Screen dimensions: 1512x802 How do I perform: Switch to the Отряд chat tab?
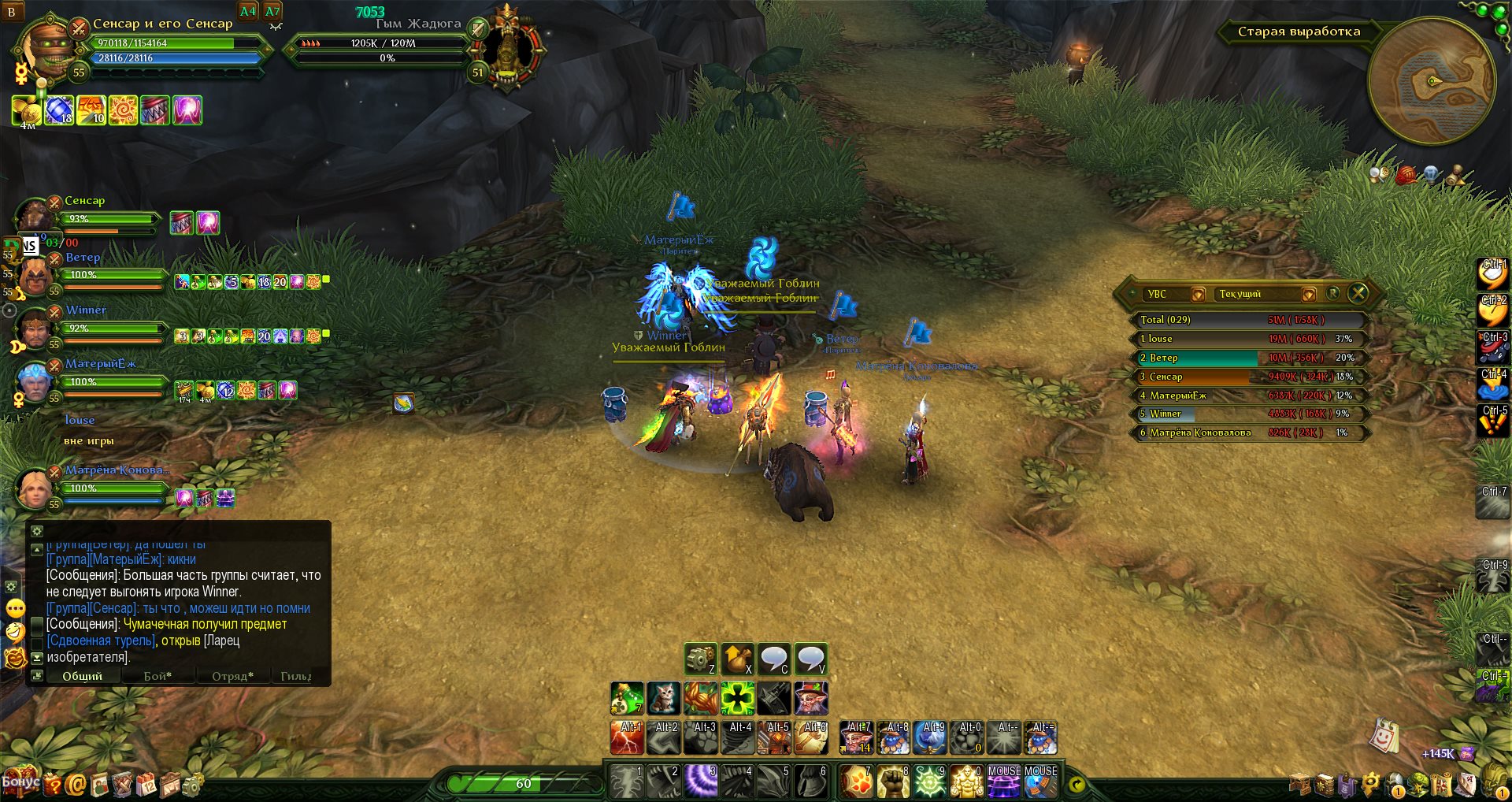232,676
